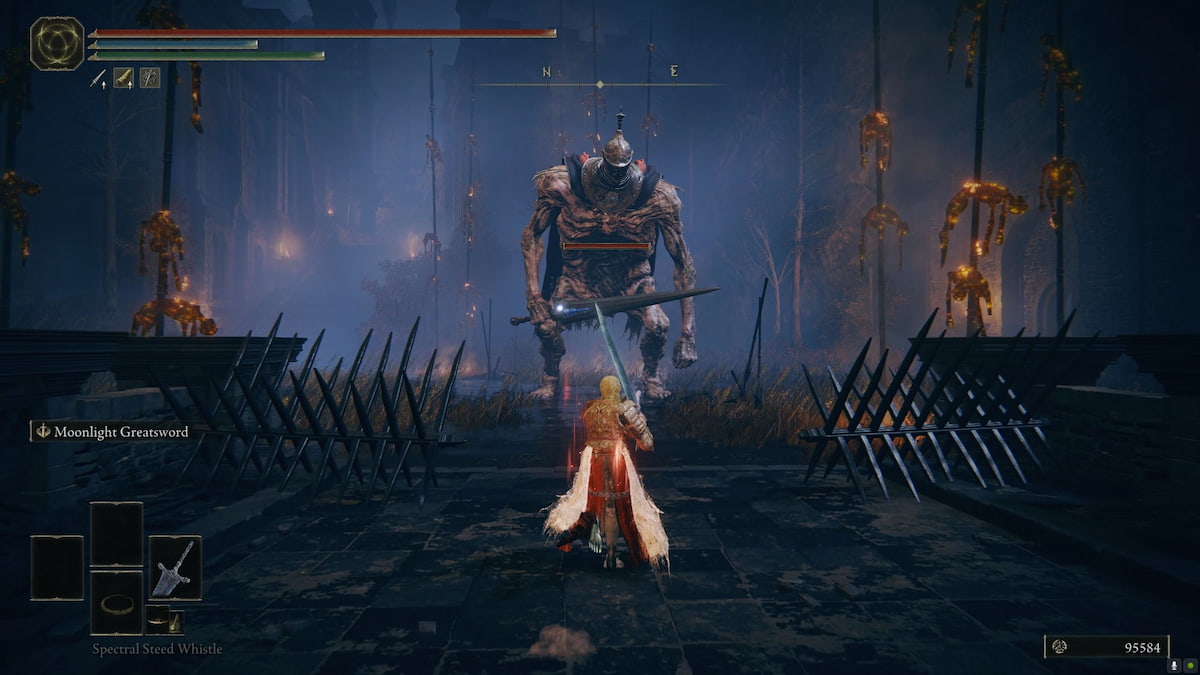Use the Spectral Steed Whistle item slot
This screenshot has height=675, width=1200.
tap(116, 602)
